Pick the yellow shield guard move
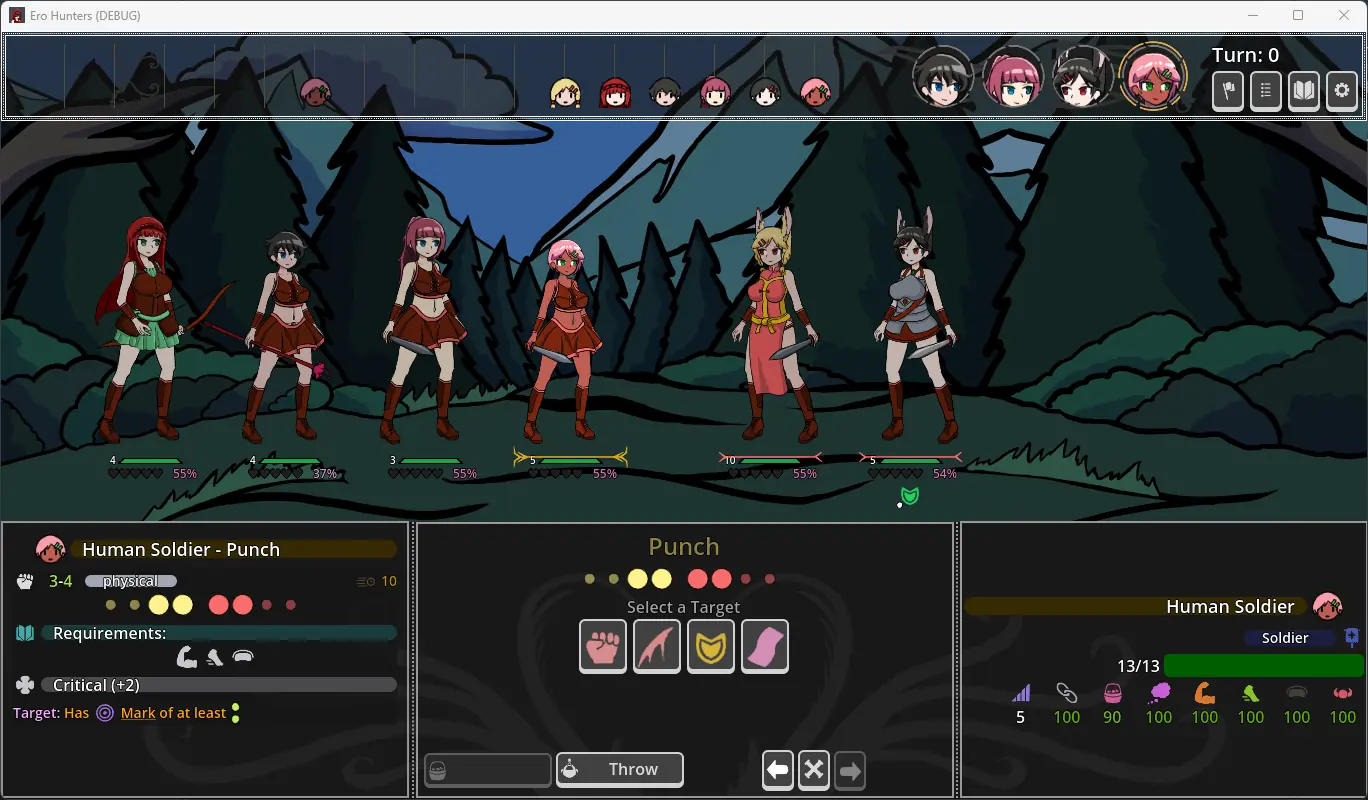1368x800 pixels. tap(711, 645)
